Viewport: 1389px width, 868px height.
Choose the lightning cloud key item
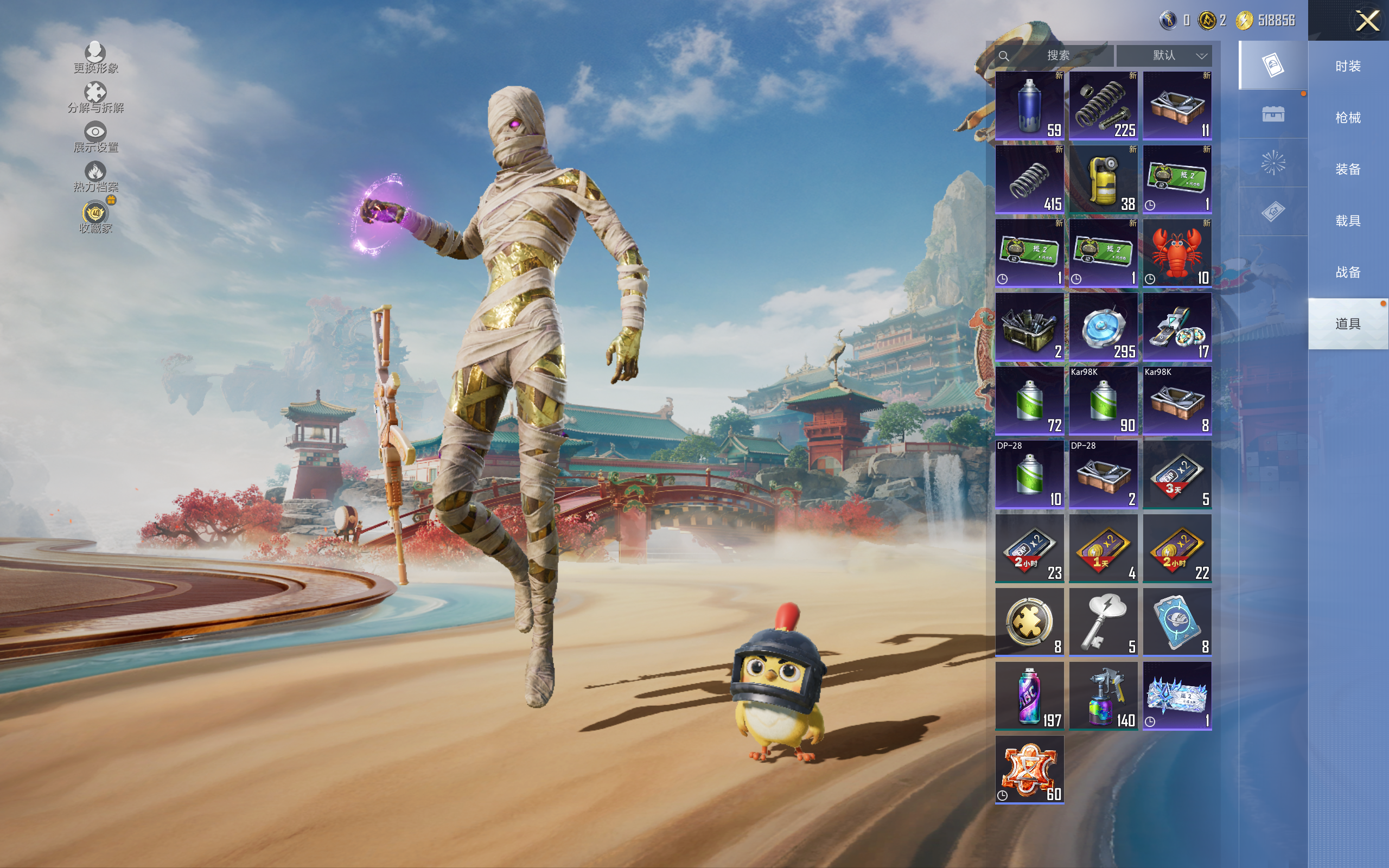1103,622
